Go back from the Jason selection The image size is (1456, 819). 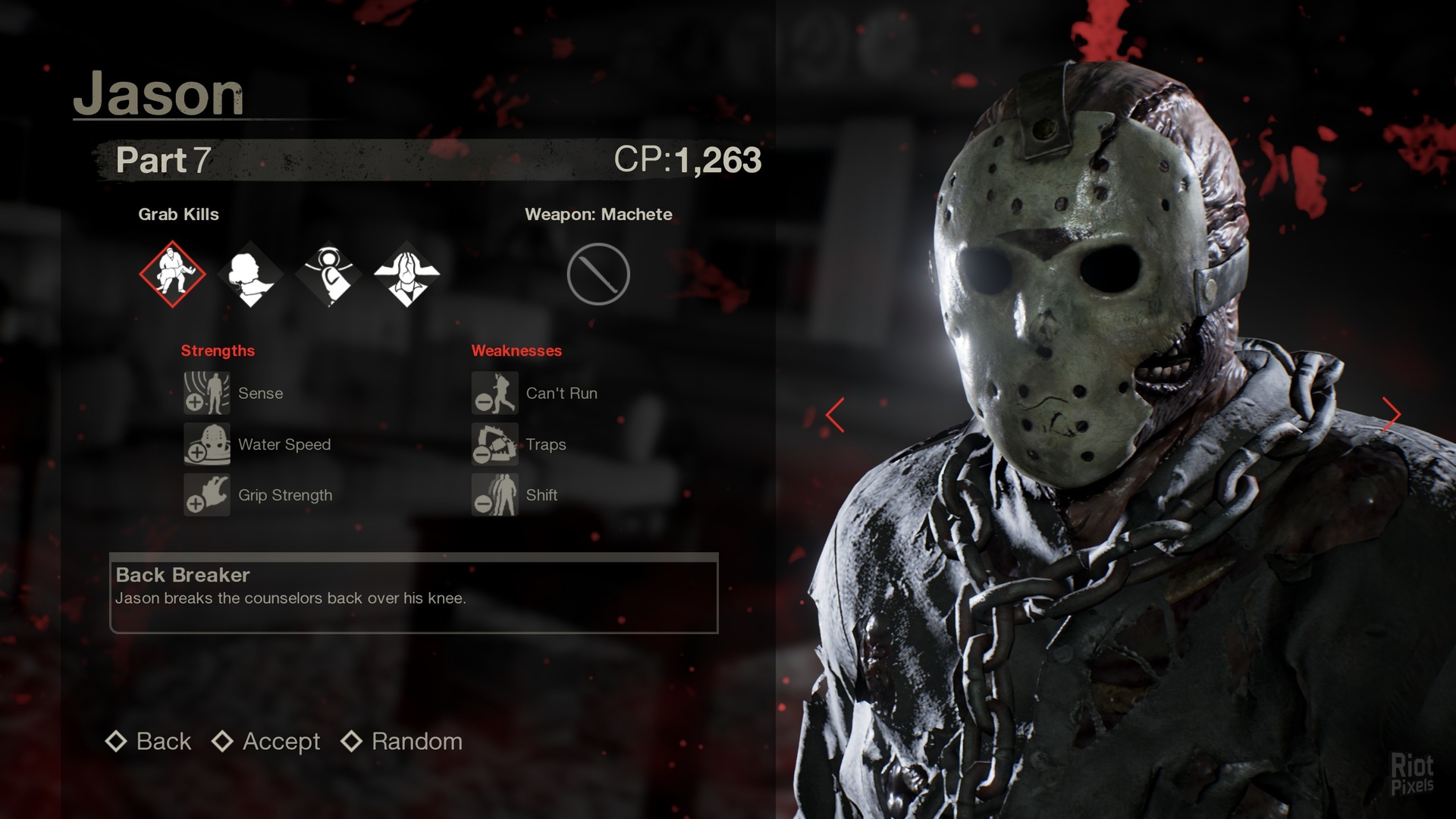click(x=149, y=741)
